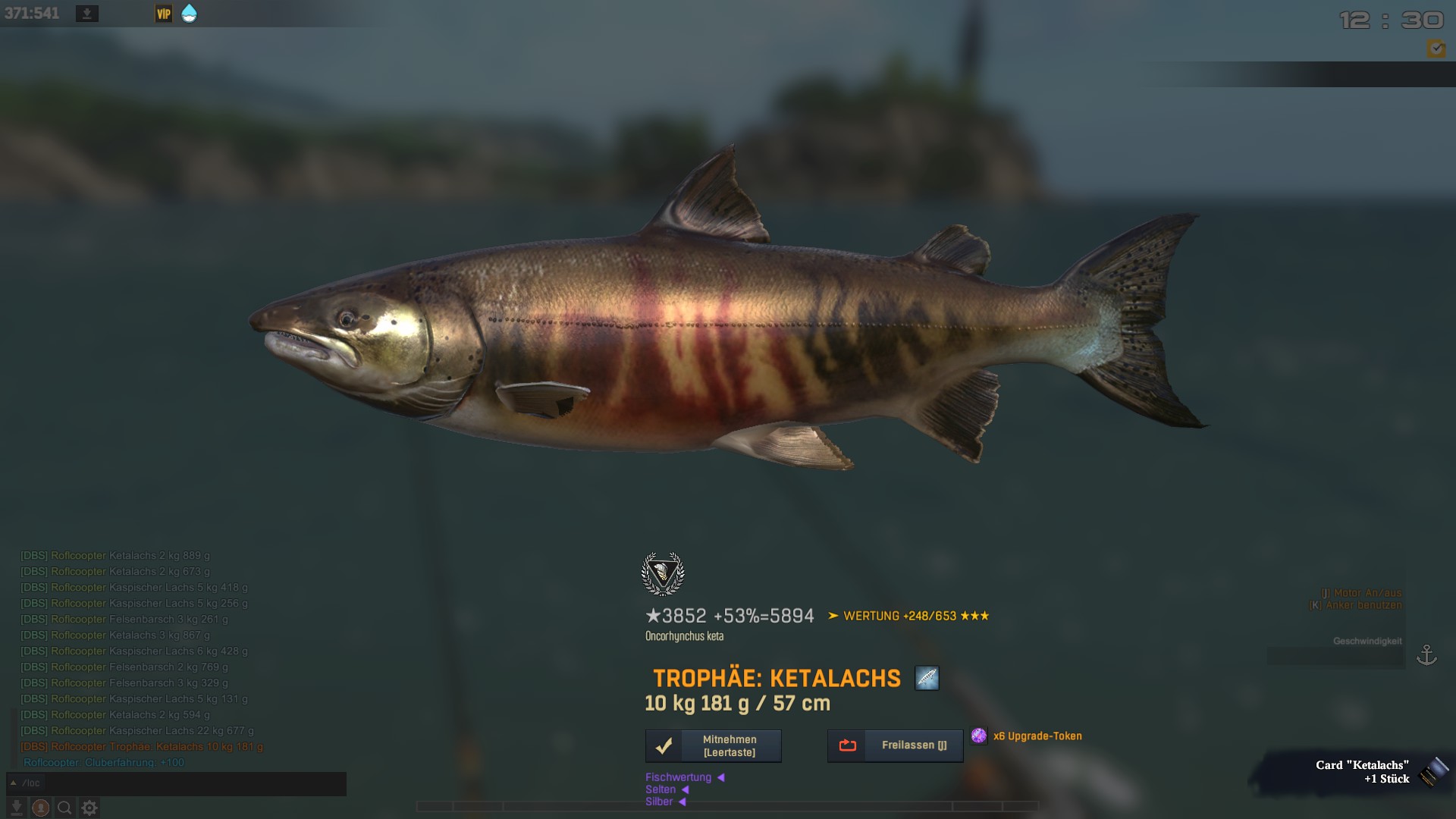This screenshot has height=819, width=1456.
Task: Click the download icon in the top bar
Action: click(87, 14)
